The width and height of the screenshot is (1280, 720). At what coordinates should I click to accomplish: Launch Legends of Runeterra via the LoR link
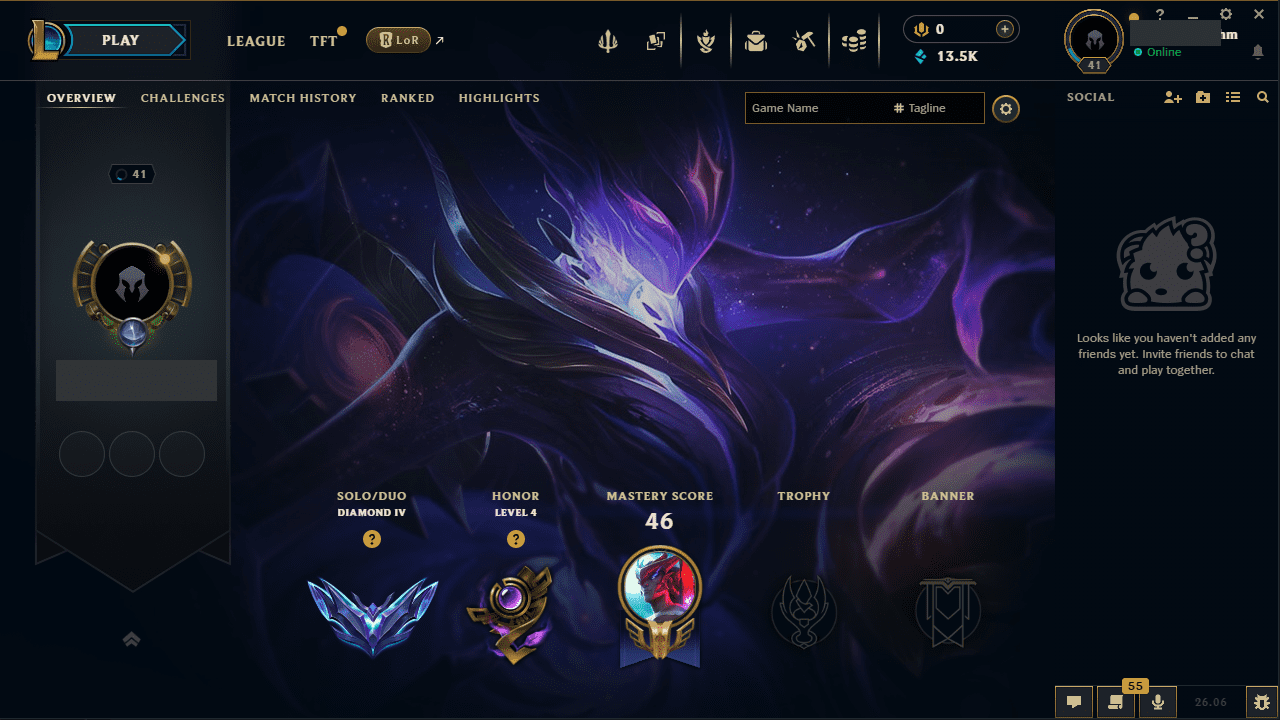click(399, 40)
